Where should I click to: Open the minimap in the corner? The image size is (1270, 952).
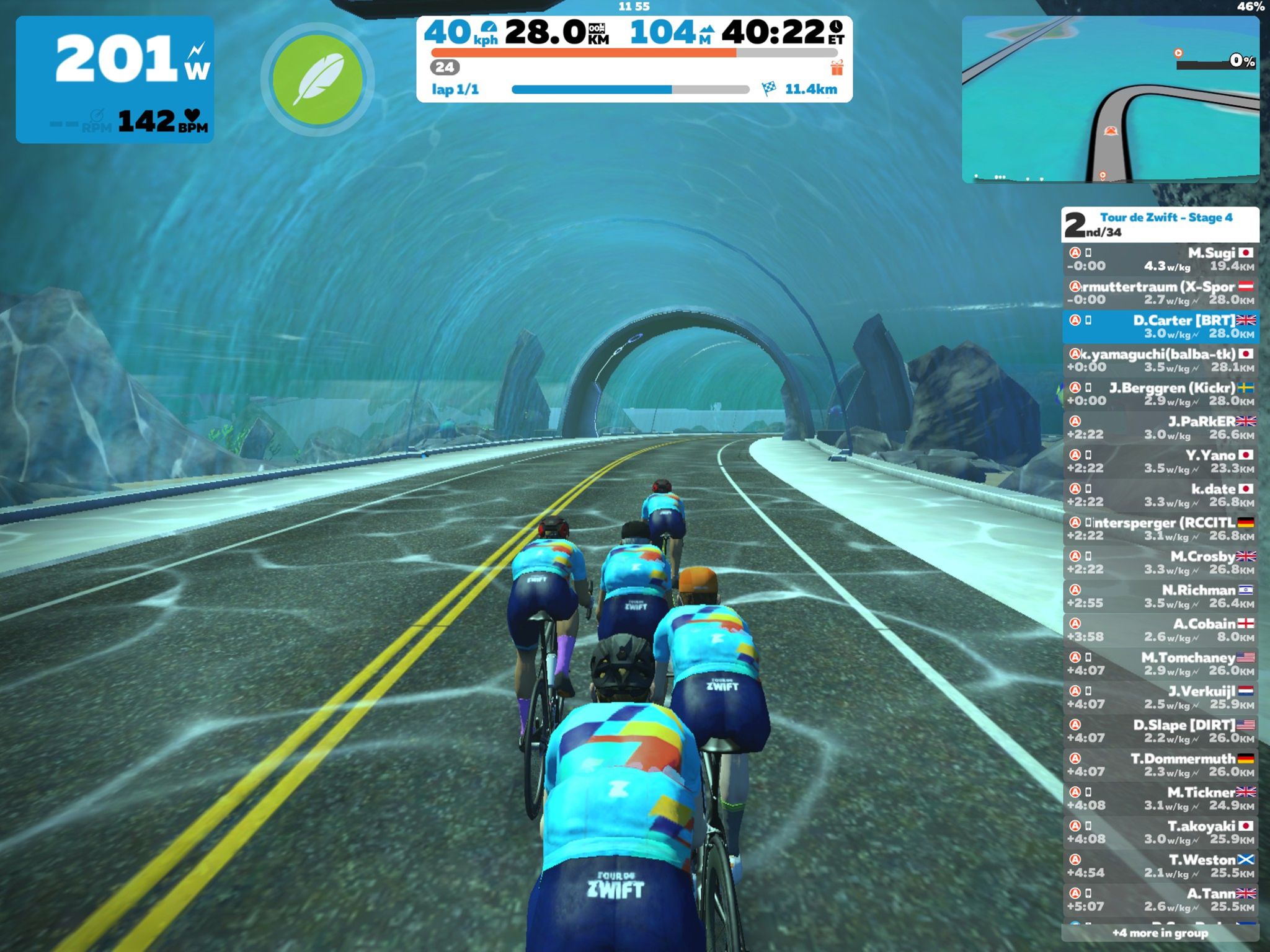[x=1110, y=99]
